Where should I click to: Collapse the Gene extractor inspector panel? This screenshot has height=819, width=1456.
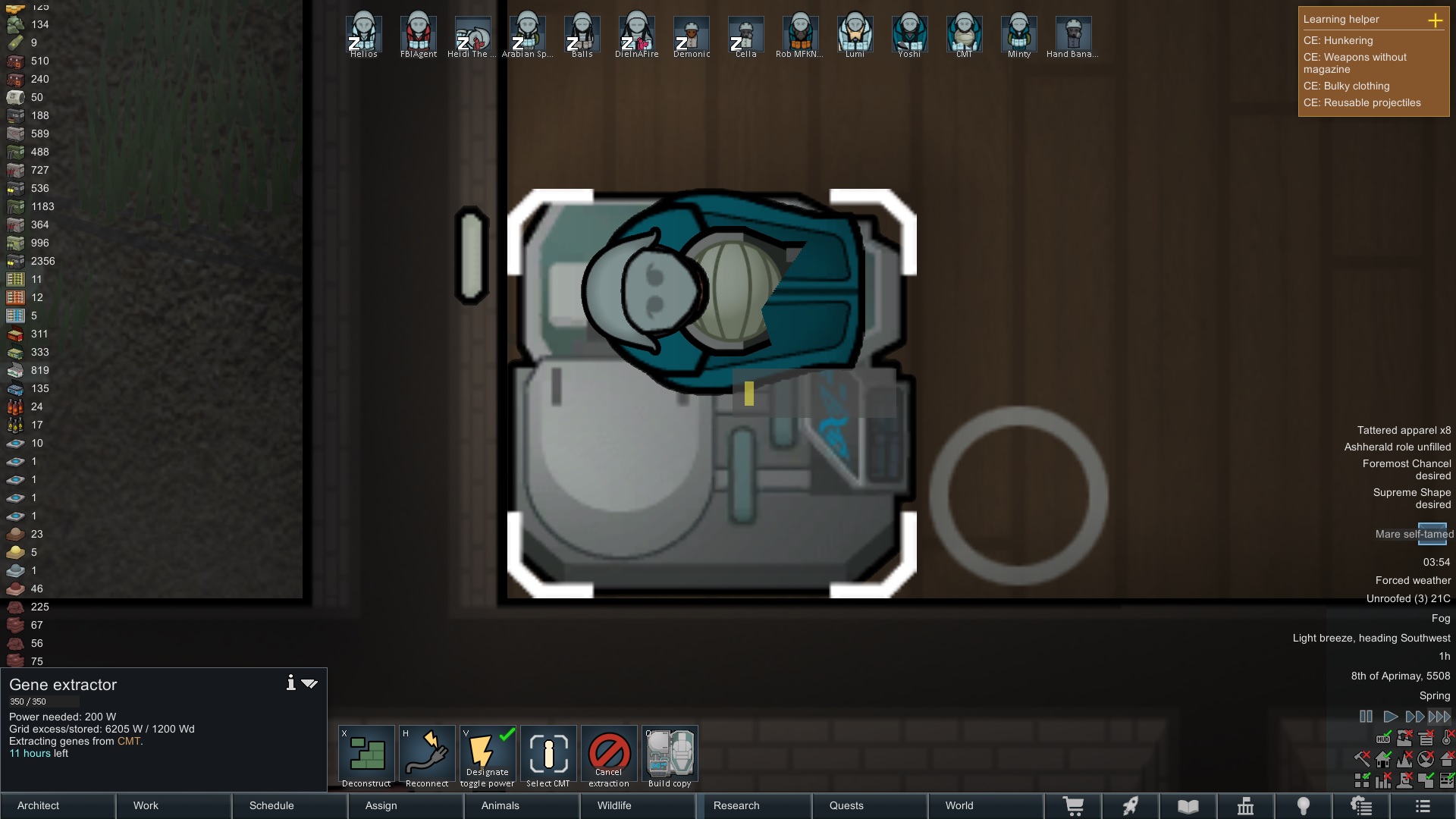coord(309,682)
